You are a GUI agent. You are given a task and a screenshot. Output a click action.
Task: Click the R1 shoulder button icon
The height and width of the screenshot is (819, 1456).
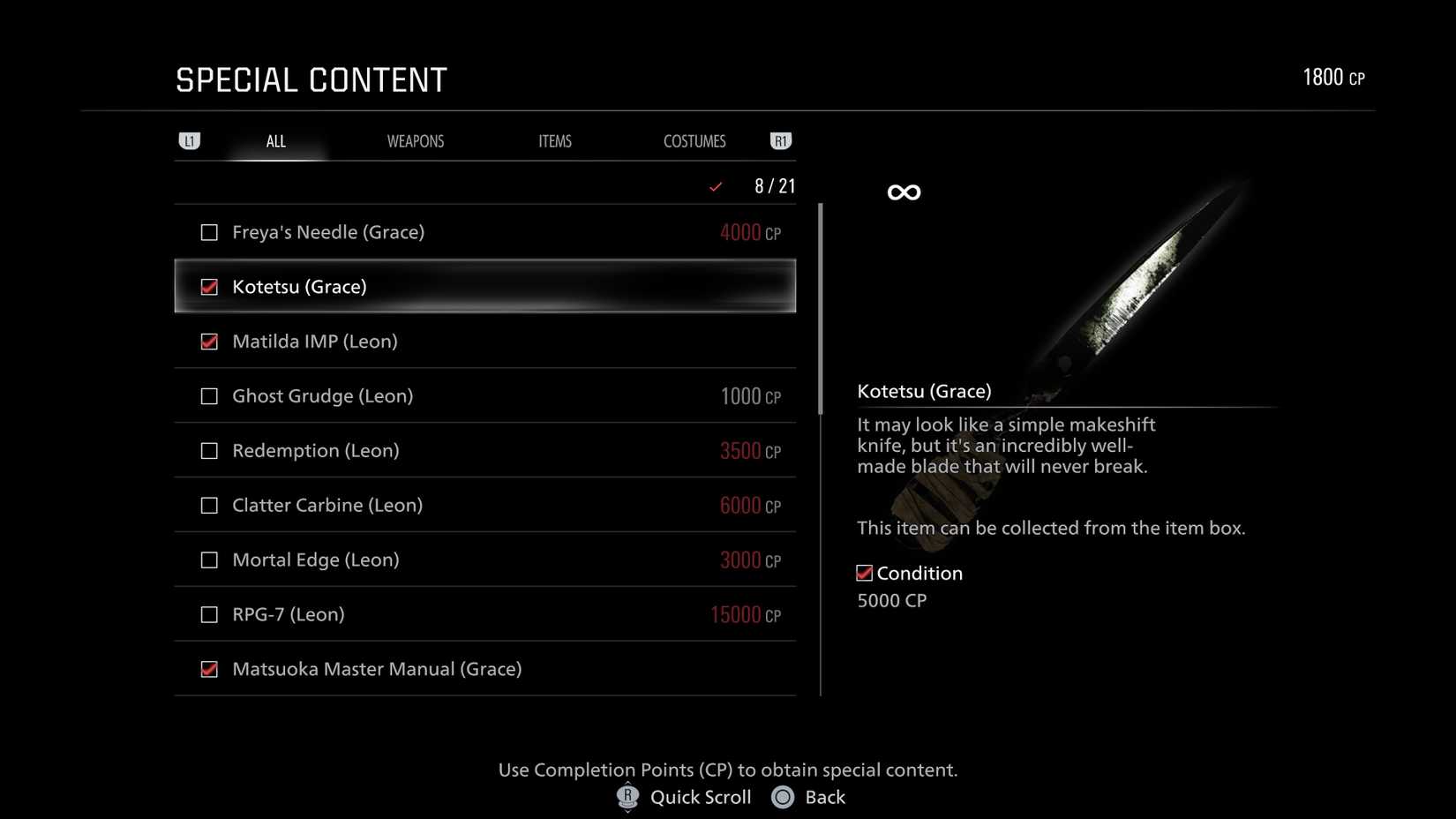pos(780,140)
